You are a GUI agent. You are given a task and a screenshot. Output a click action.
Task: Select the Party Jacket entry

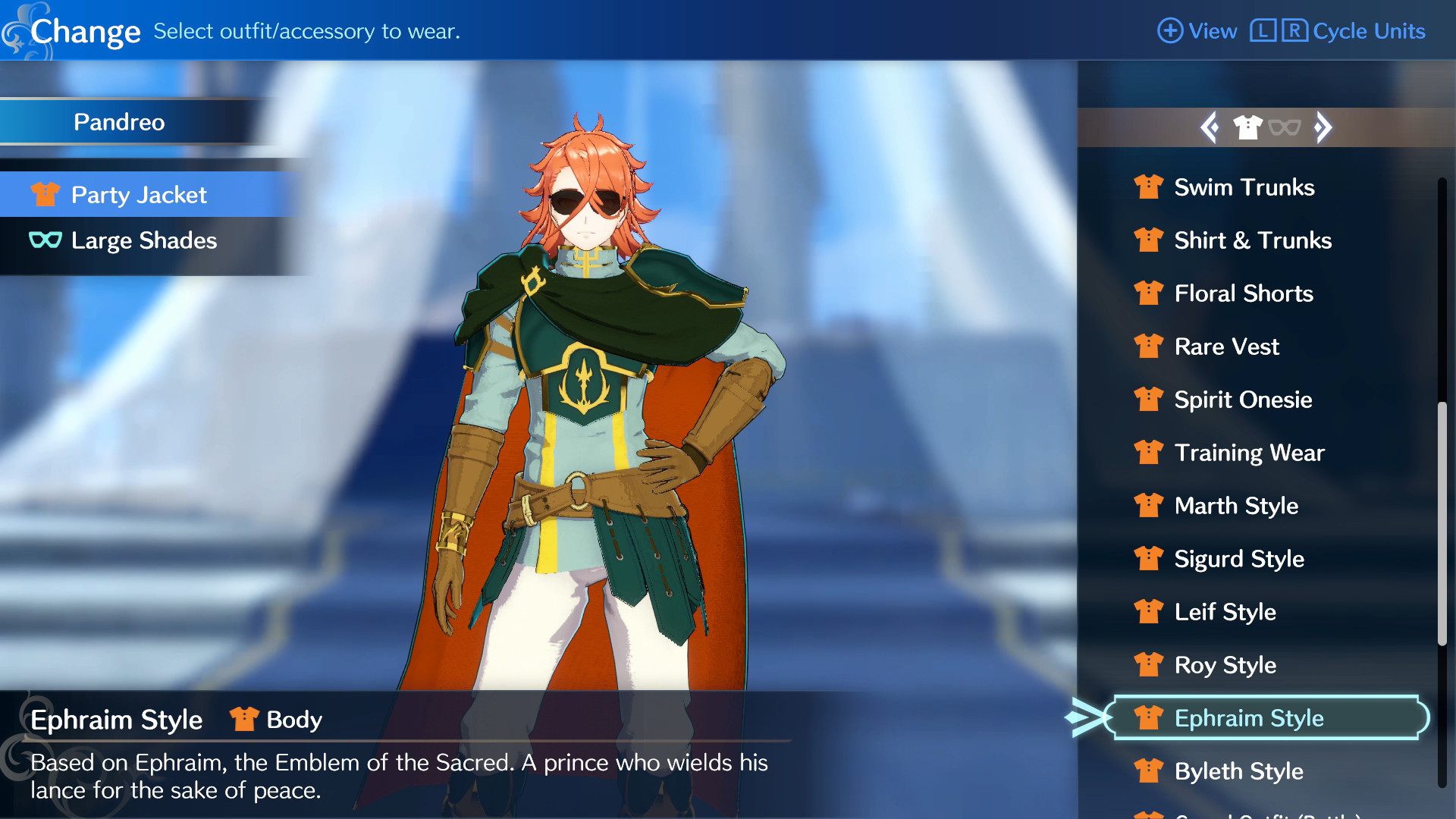coord(139,195)
